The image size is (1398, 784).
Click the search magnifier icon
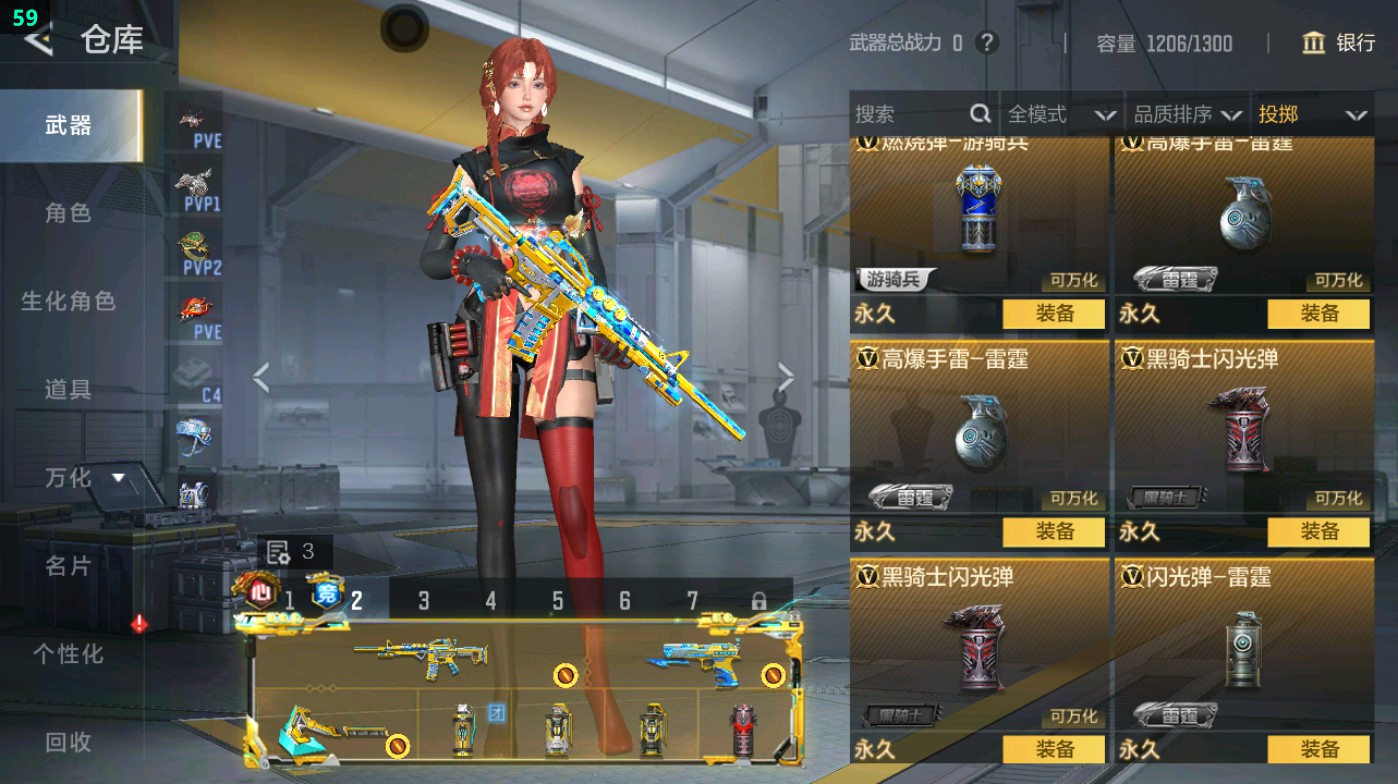[978, 114]
